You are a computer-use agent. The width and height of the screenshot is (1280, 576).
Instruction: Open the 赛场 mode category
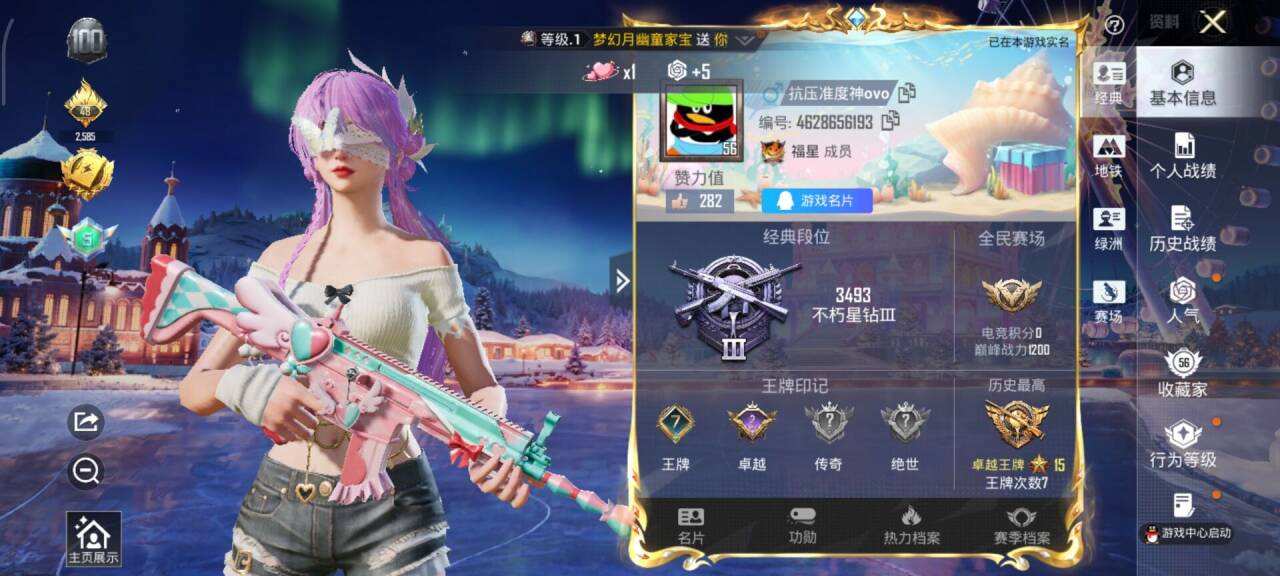[1109, 302]
